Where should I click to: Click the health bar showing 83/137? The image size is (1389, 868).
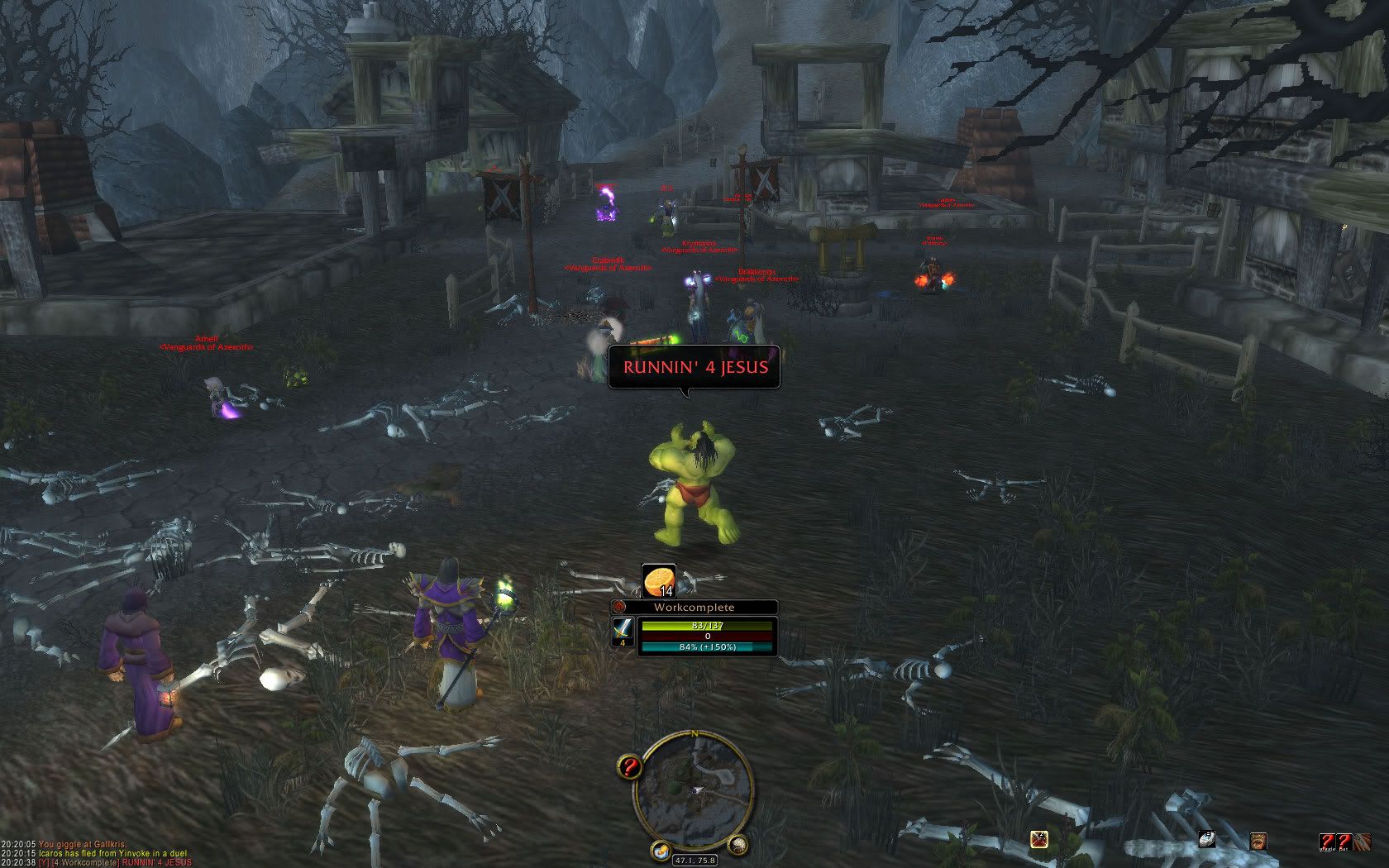coord(707,627)
